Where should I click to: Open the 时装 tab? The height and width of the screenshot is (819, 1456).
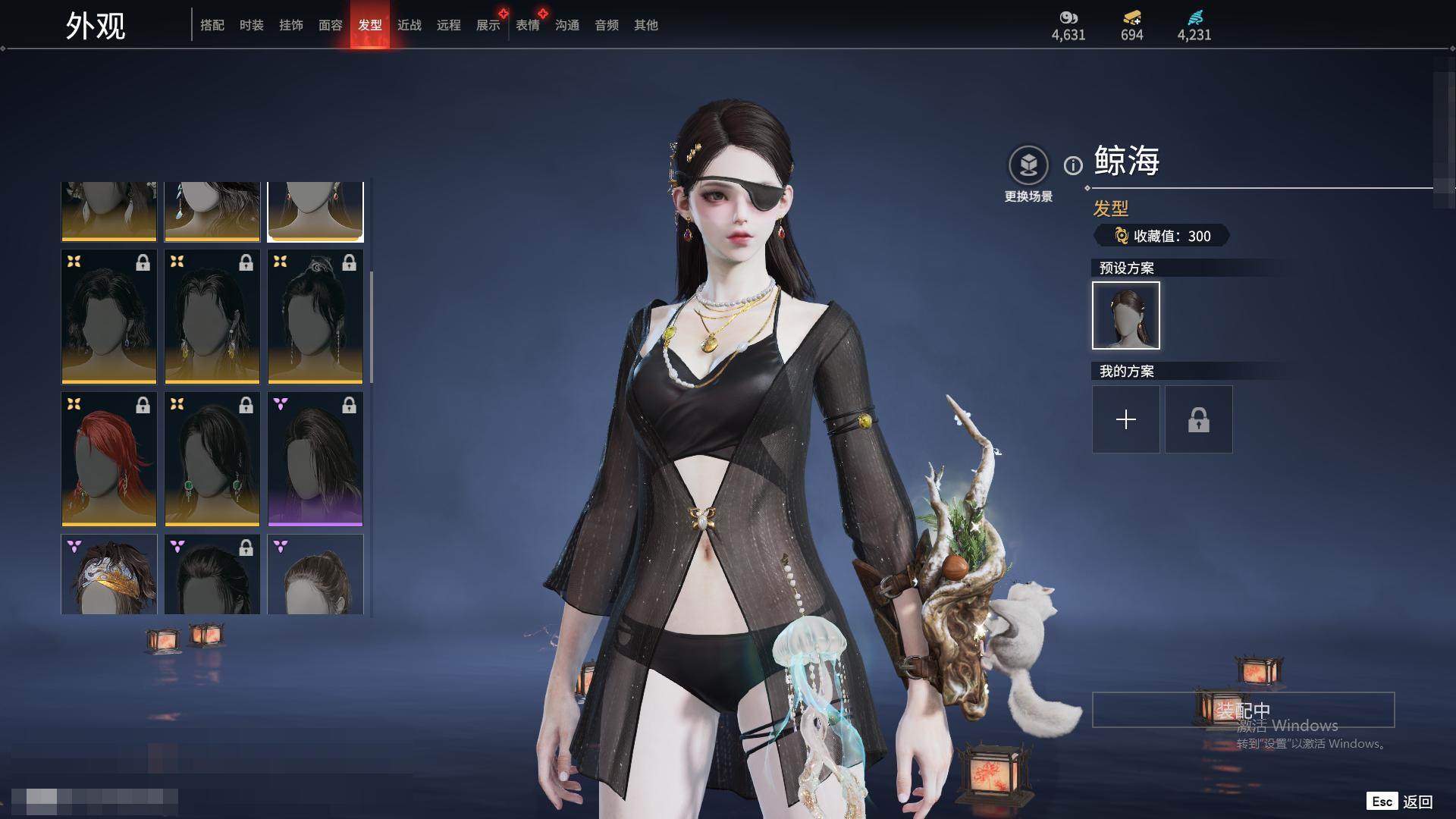pyautogui.click(x=252, y=25)
